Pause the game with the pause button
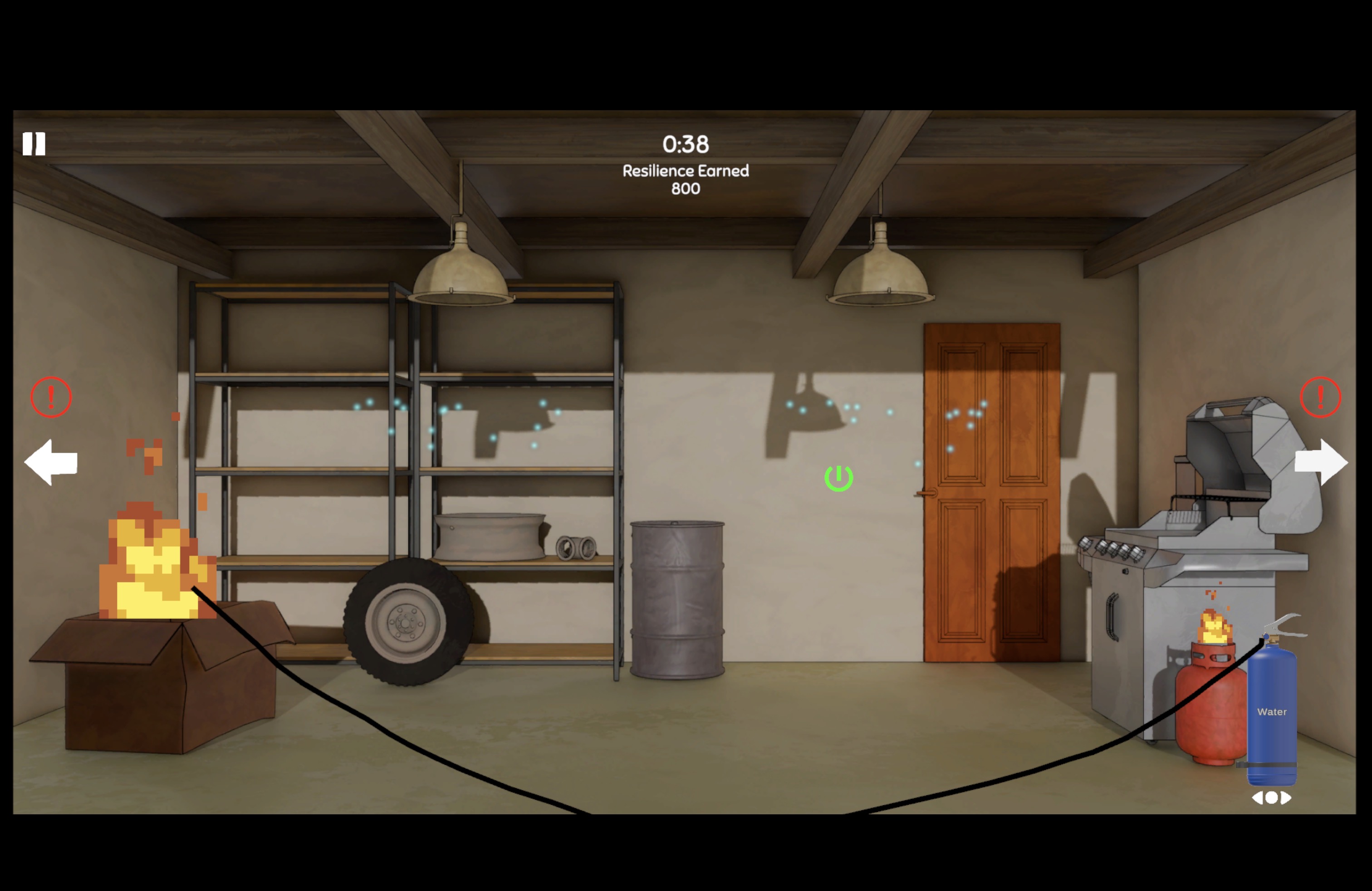The image size is (1372, 891). (34, 144)
